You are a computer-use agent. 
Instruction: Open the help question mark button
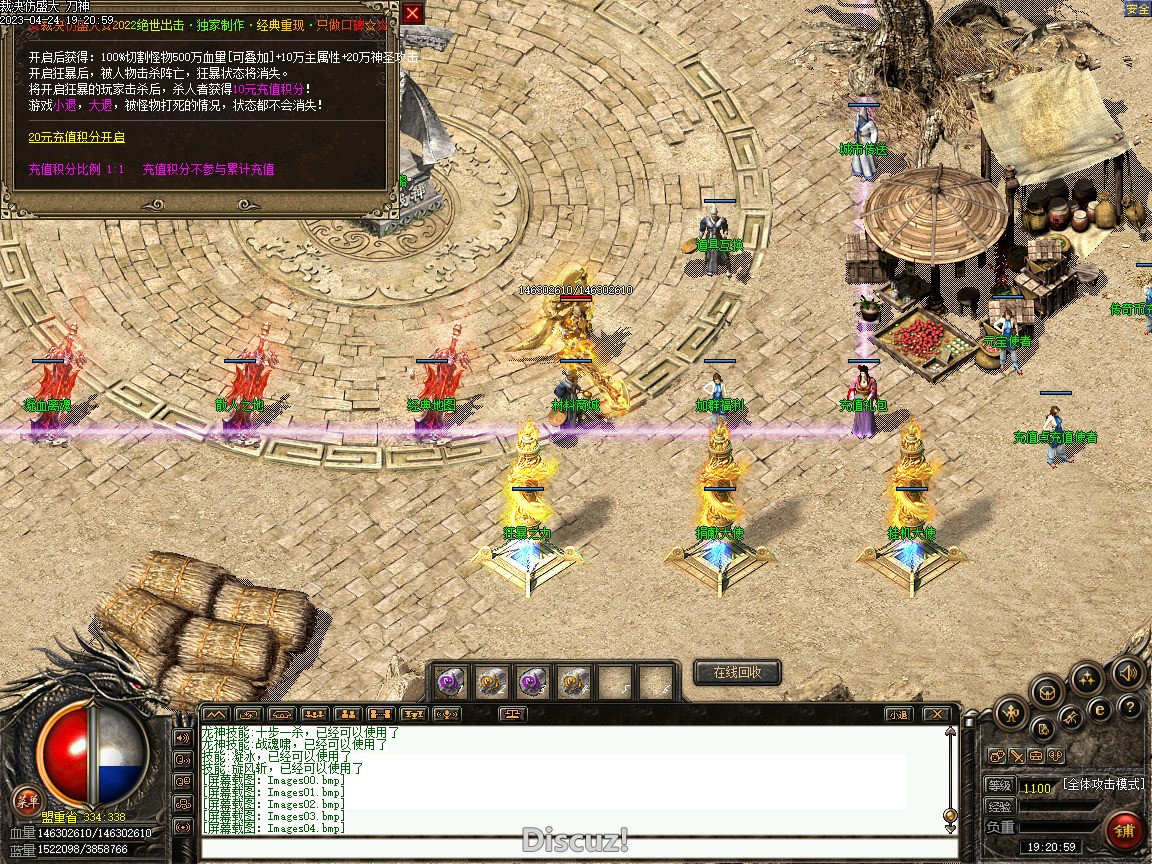[x=1131, y=707]
